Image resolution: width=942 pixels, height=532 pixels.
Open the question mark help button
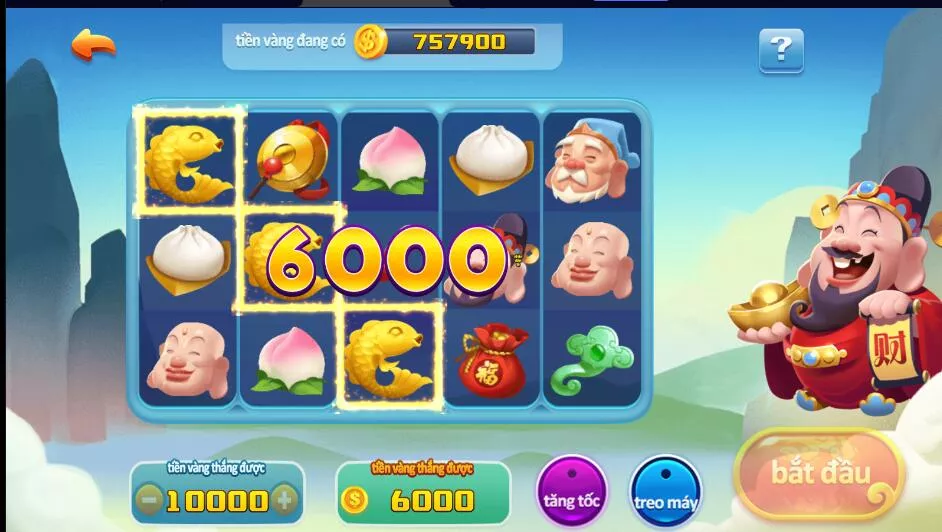(781, 49)
